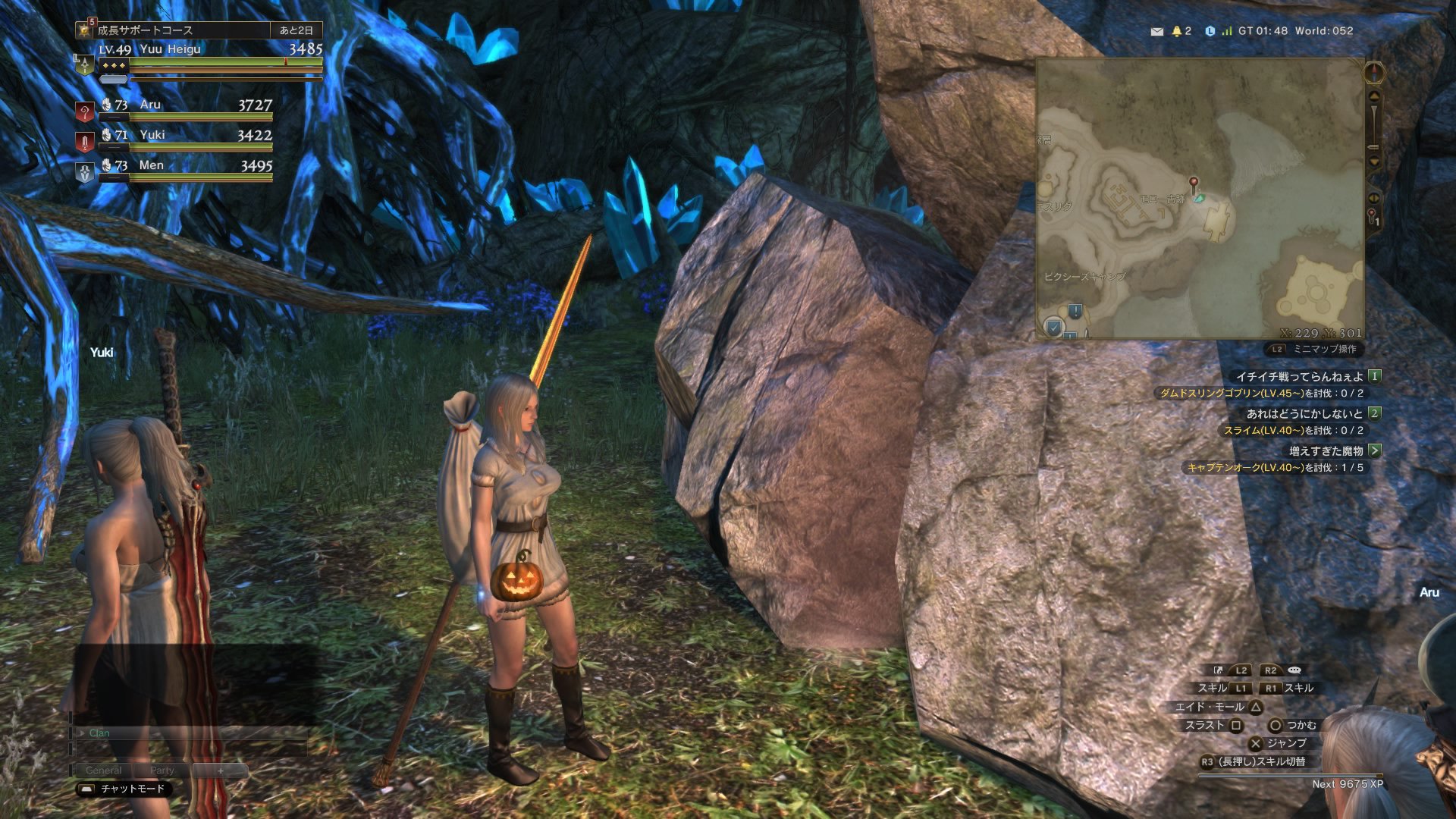Click the minimap zoom-in up arrow
This screenshot has height=819, width=1456.
pyautogui.click(x=1374, y=96)
